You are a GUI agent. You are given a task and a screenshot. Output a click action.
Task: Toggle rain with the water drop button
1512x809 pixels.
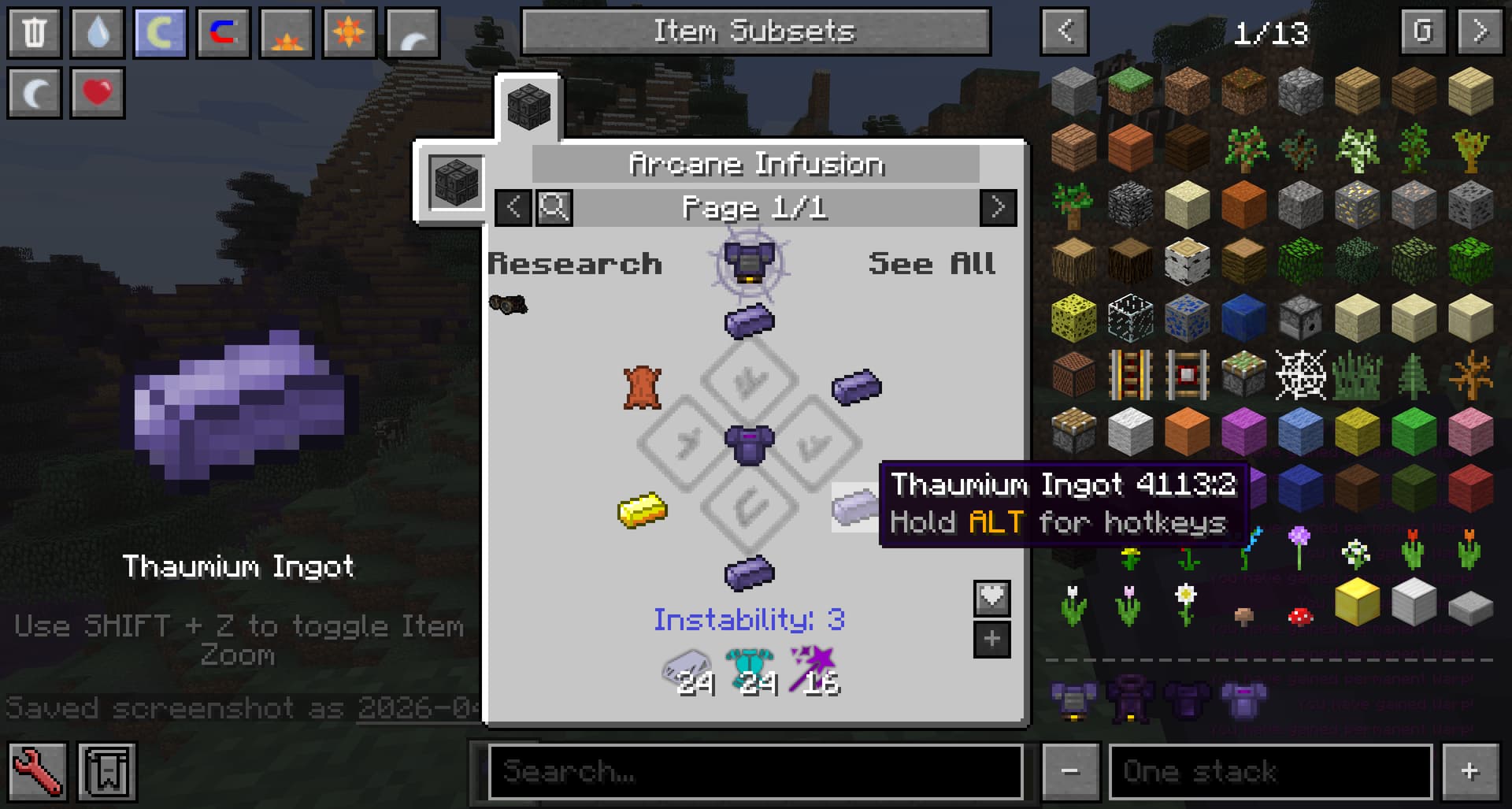point(98,32)
